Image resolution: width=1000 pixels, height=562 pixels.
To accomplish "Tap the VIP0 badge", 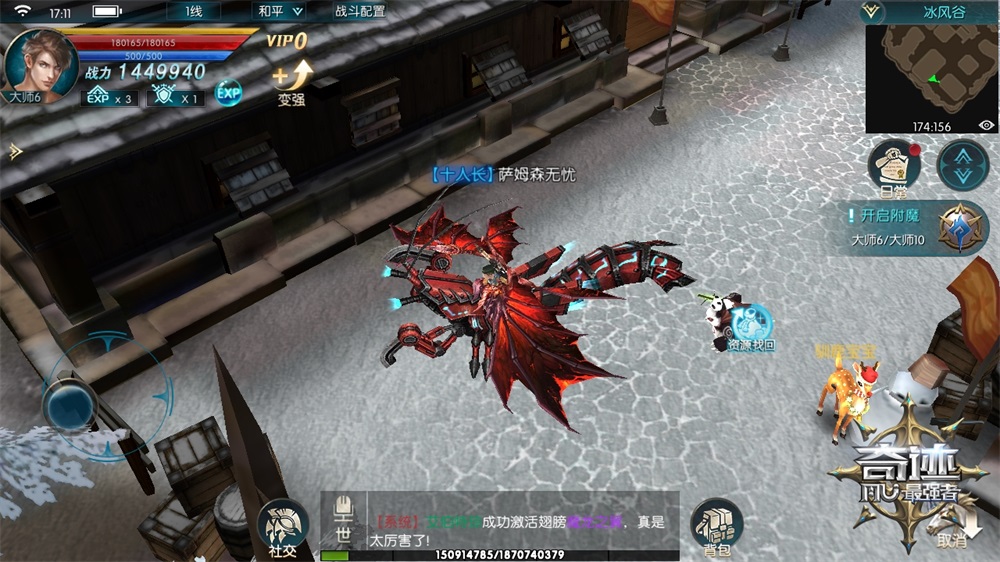I will [x=287, y=41].
